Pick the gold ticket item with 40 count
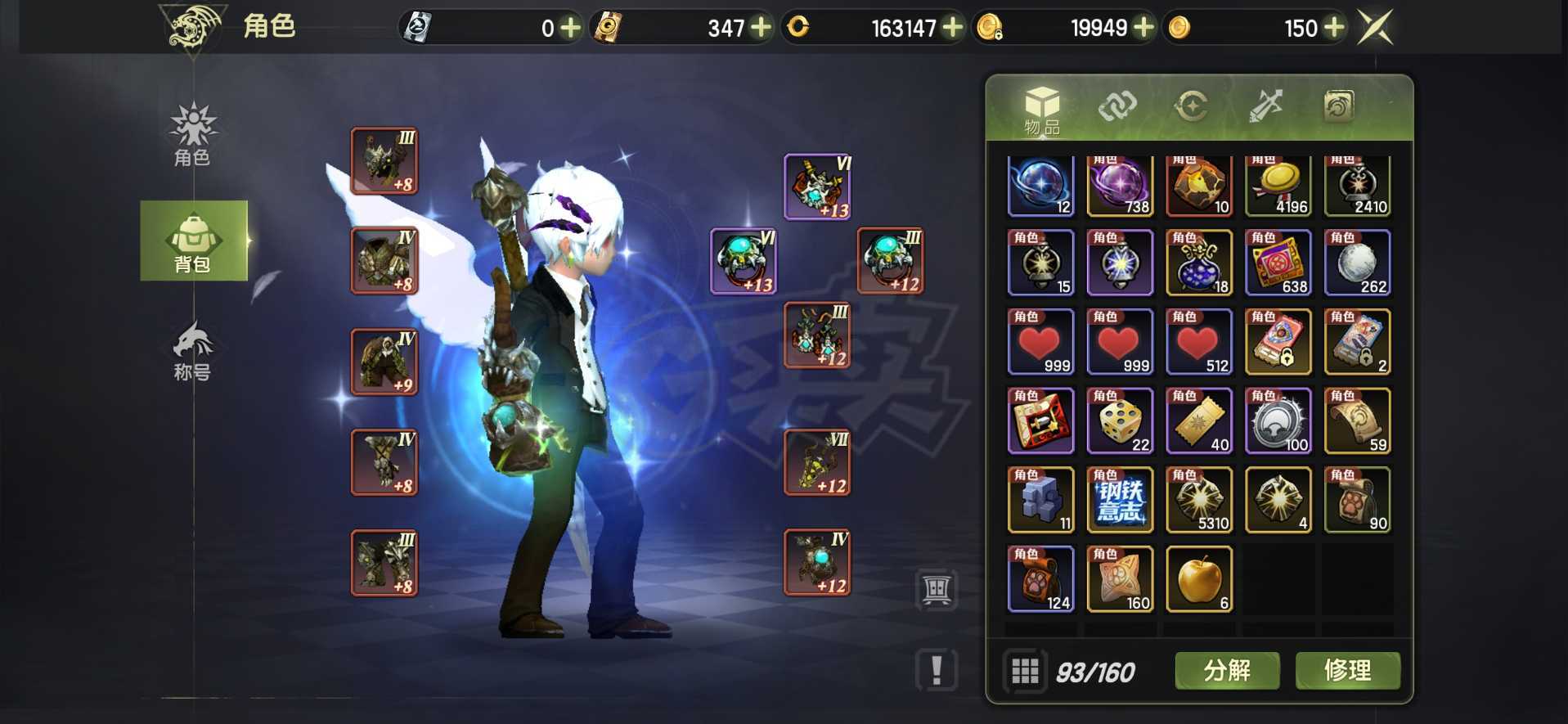Viewport: 1568px width, 724px height. pyautogui.click(x=1198, y=420)
